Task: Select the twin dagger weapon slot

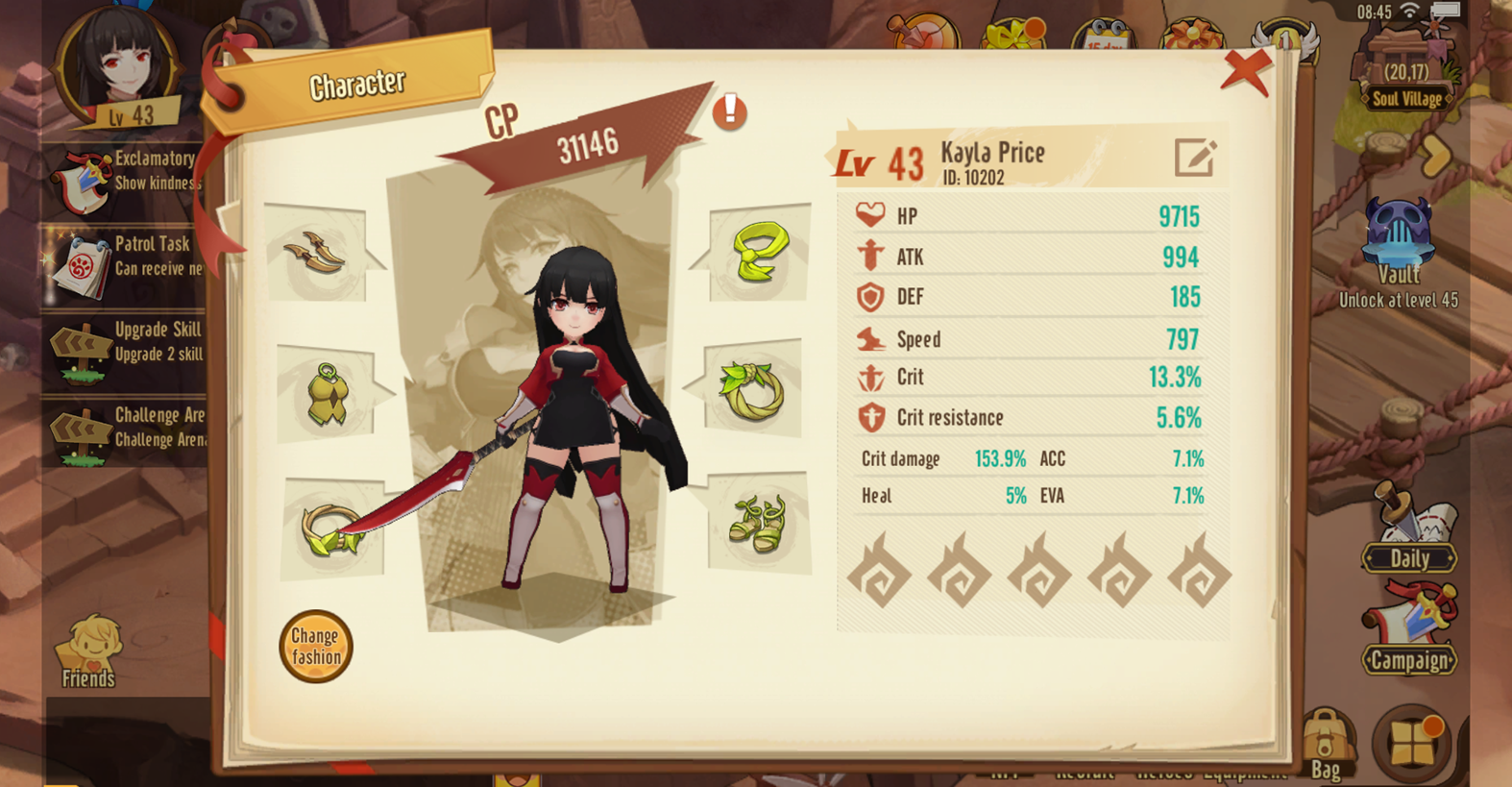Action: (x=315, y=253)
